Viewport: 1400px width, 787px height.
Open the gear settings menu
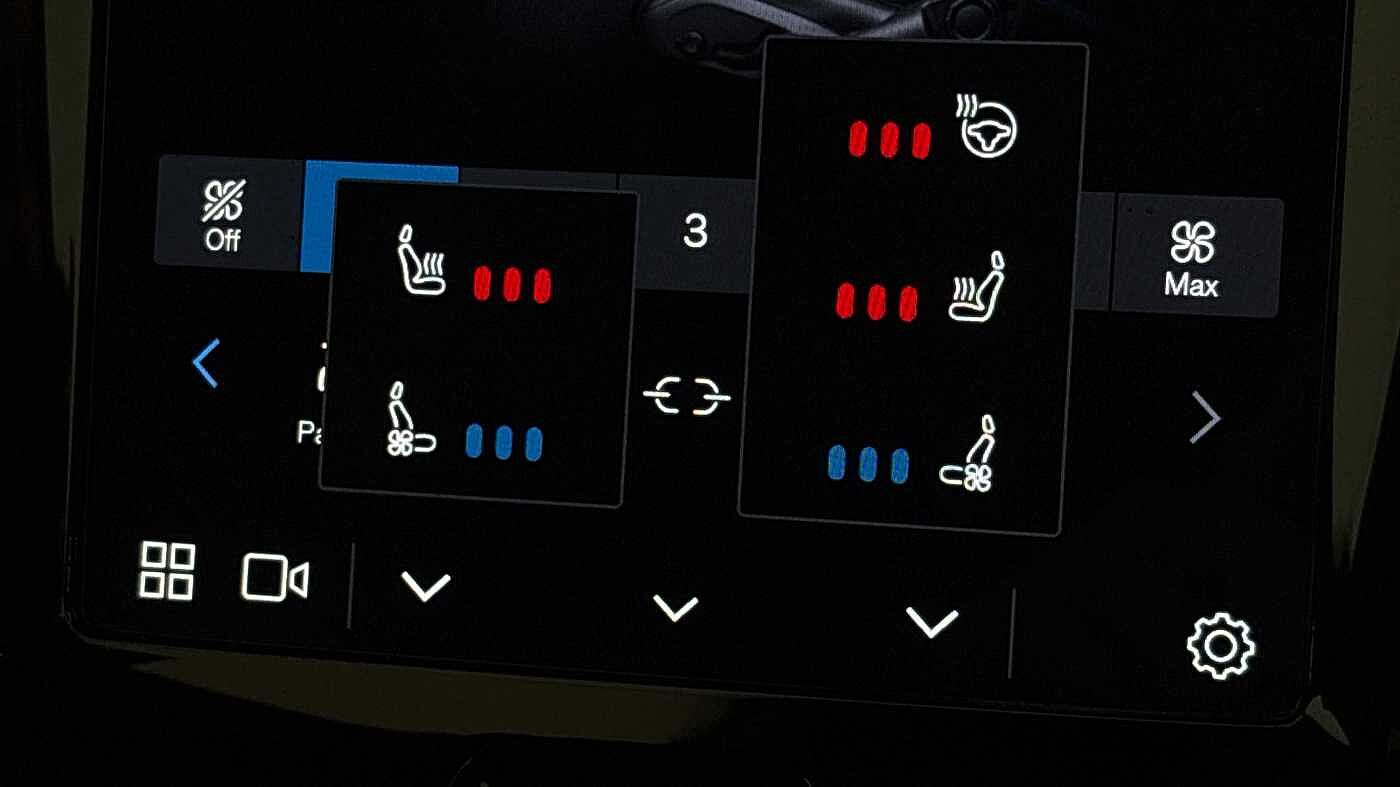1220,646
